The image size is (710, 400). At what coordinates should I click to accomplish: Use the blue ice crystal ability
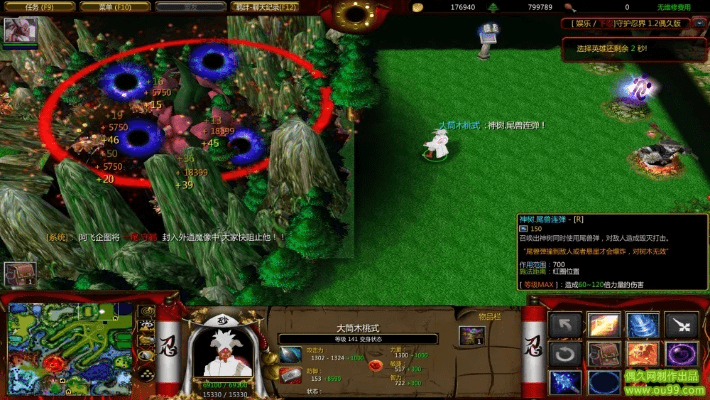click(x=566, y=382)
